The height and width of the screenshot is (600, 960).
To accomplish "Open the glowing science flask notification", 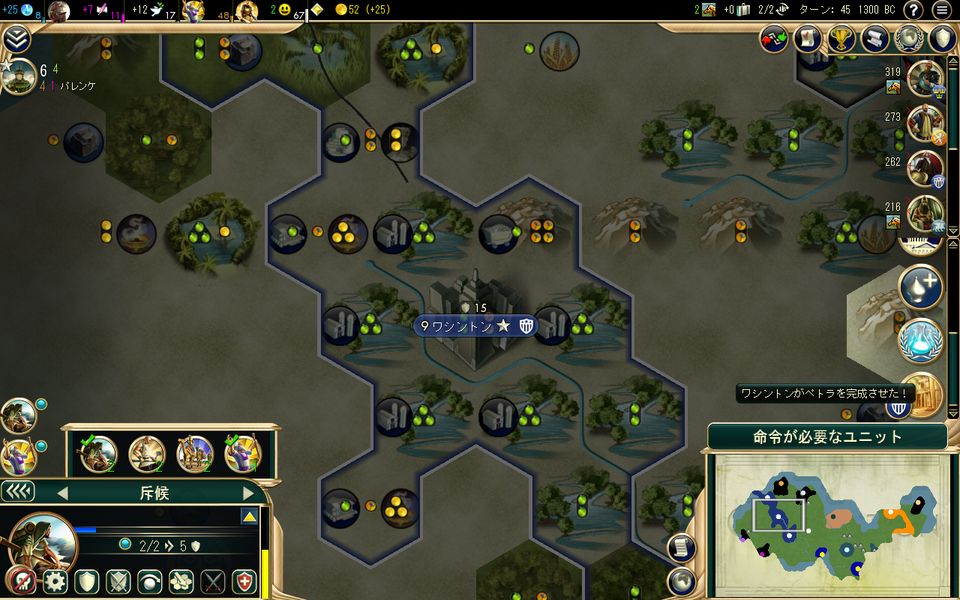I will [x=920, y=339].
